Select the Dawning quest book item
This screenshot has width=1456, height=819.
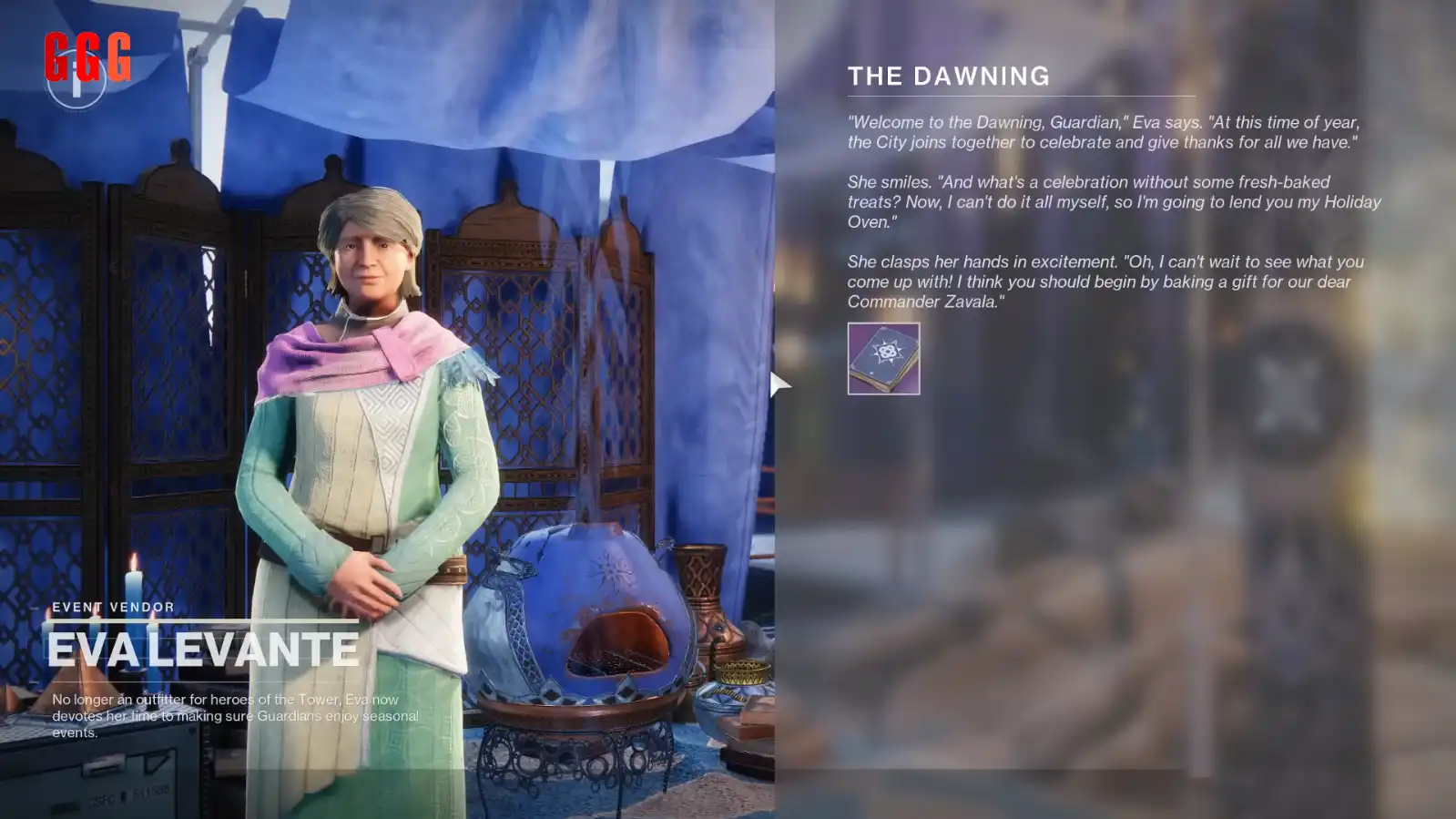883,358
